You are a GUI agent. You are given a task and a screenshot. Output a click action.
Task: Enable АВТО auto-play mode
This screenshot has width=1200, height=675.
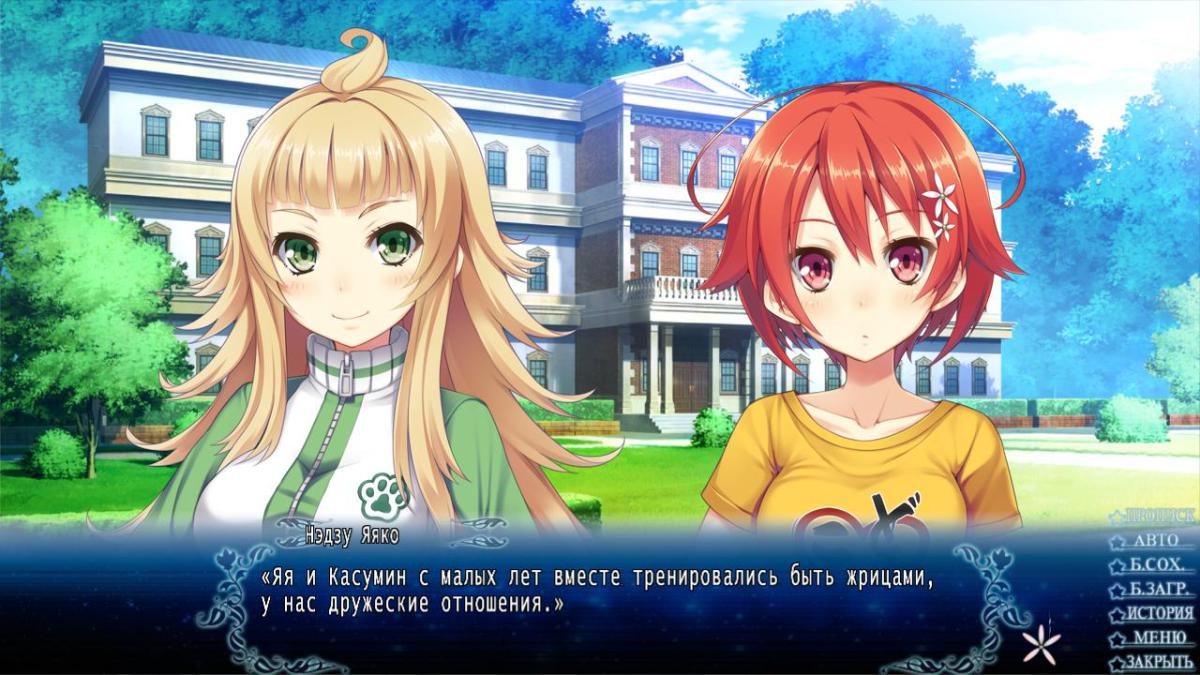tap(1157, 541)
